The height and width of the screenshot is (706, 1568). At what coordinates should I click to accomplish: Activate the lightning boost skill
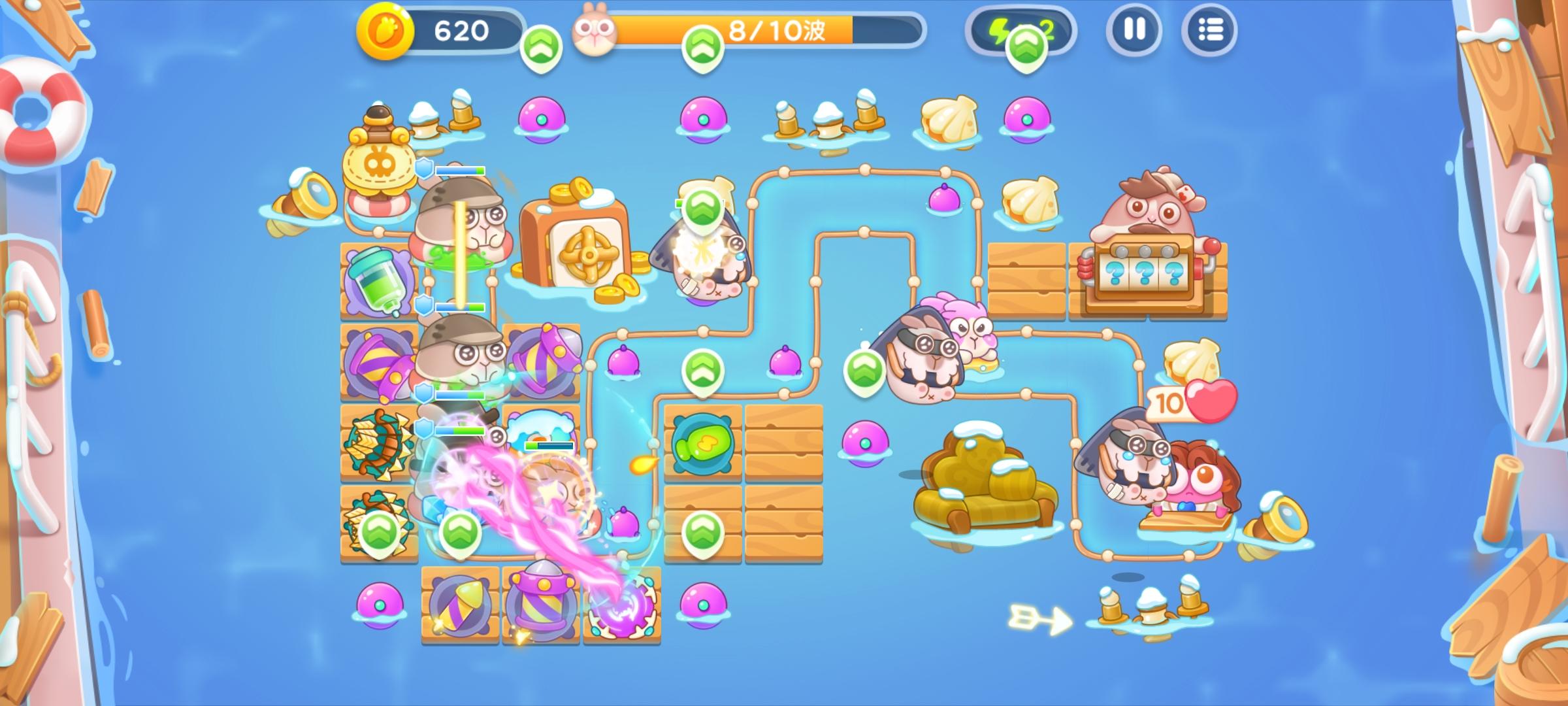click(1001, 27)
